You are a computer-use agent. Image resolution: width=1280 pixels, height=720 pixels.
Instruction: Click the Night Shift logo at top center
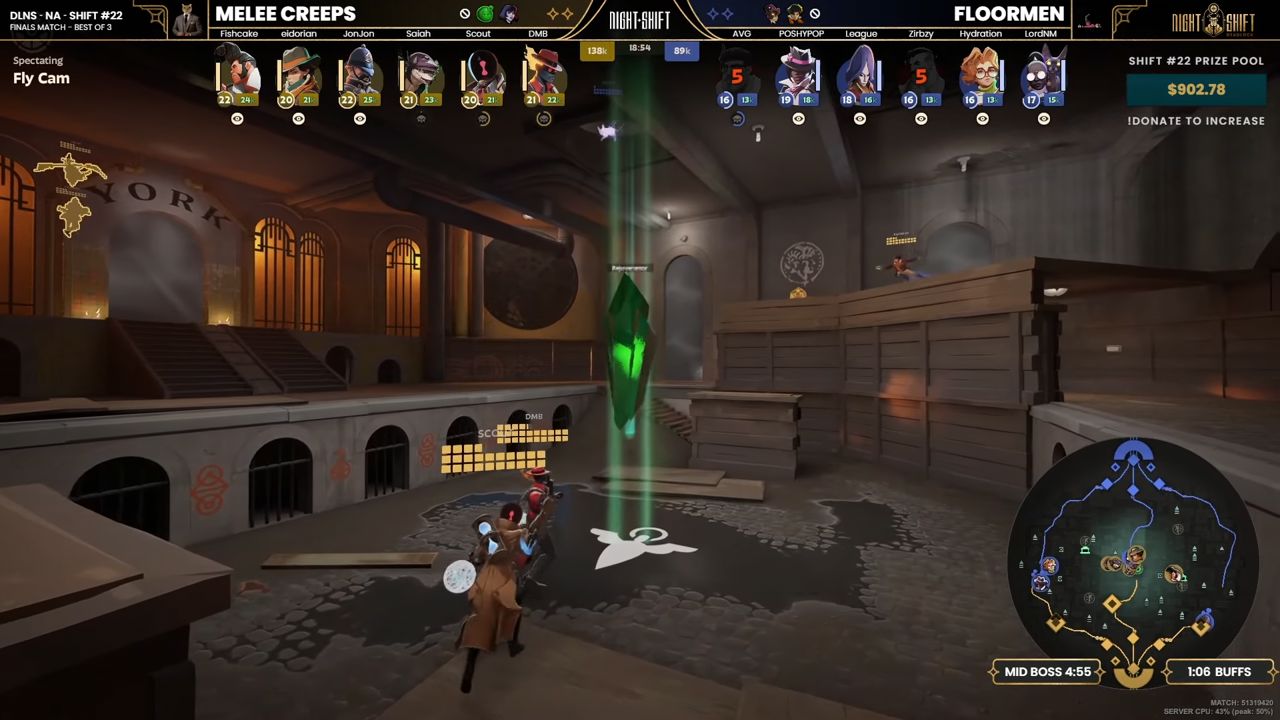coord(640,20)
